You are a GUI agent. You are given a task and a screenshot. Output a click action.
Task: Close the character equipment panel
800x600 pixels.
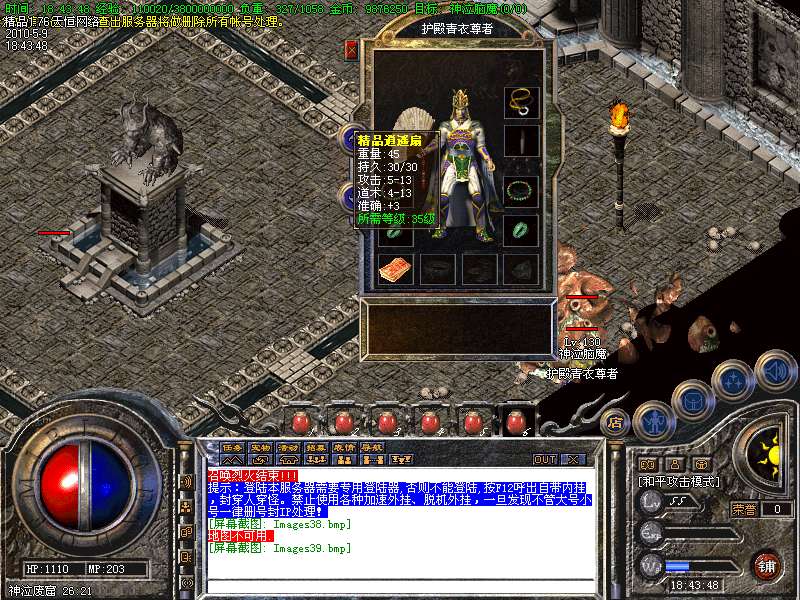tap(351, 49)
